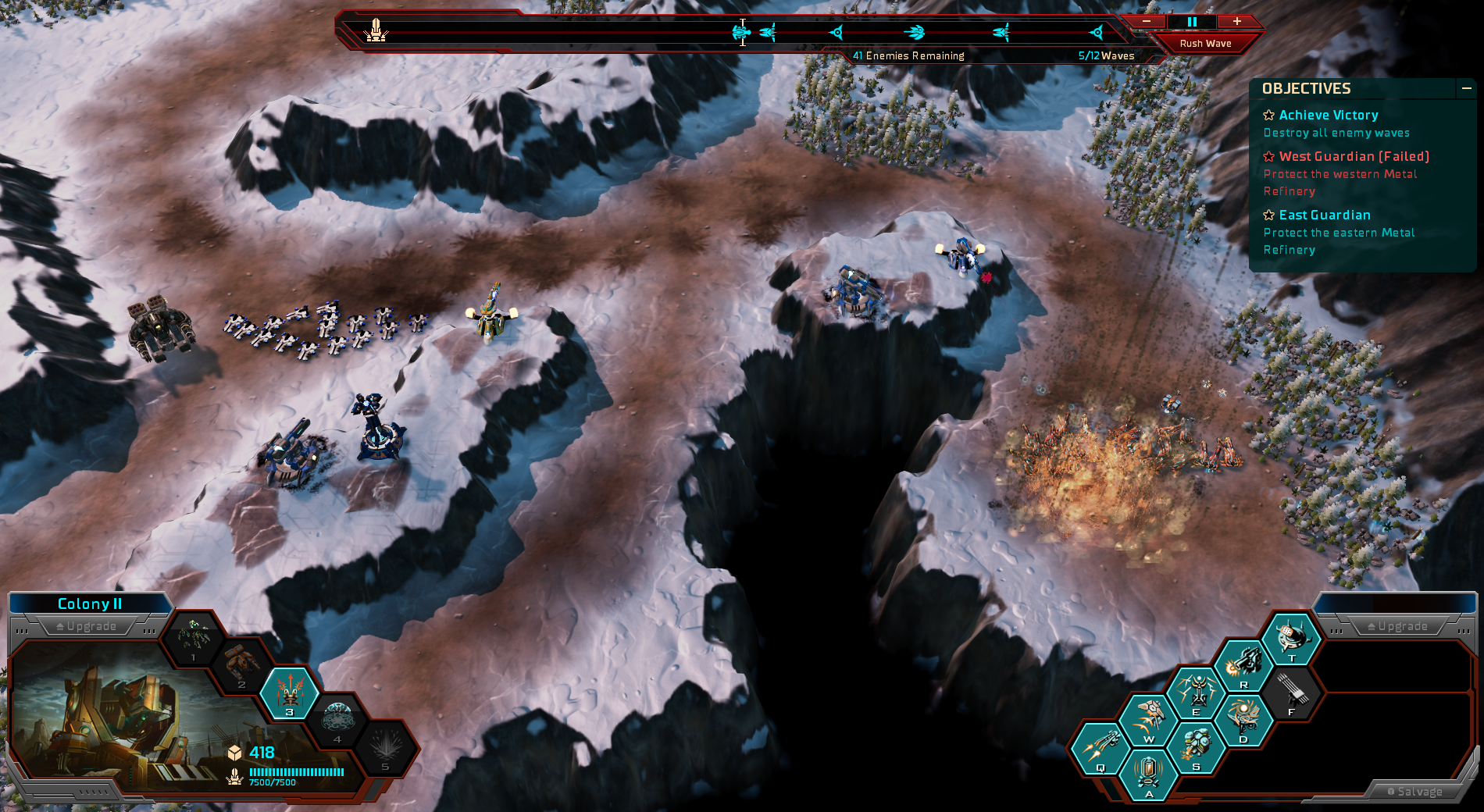Screen dimensions: 1484x812
Task: Select the orange mech ability slot 2
Action: tap(241, 664)
